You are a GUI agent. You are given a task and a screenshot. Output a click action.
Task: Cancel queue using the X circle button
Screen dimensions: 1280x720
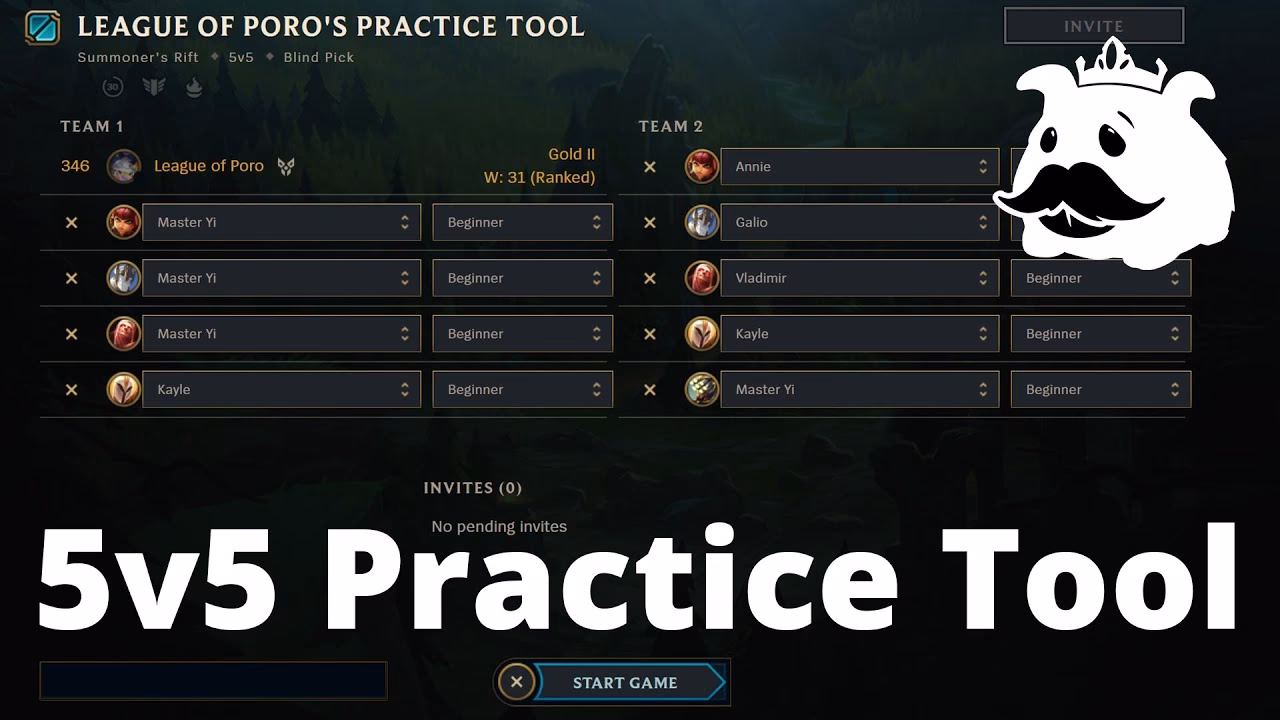pyautogui.click(x=517, y=682)
